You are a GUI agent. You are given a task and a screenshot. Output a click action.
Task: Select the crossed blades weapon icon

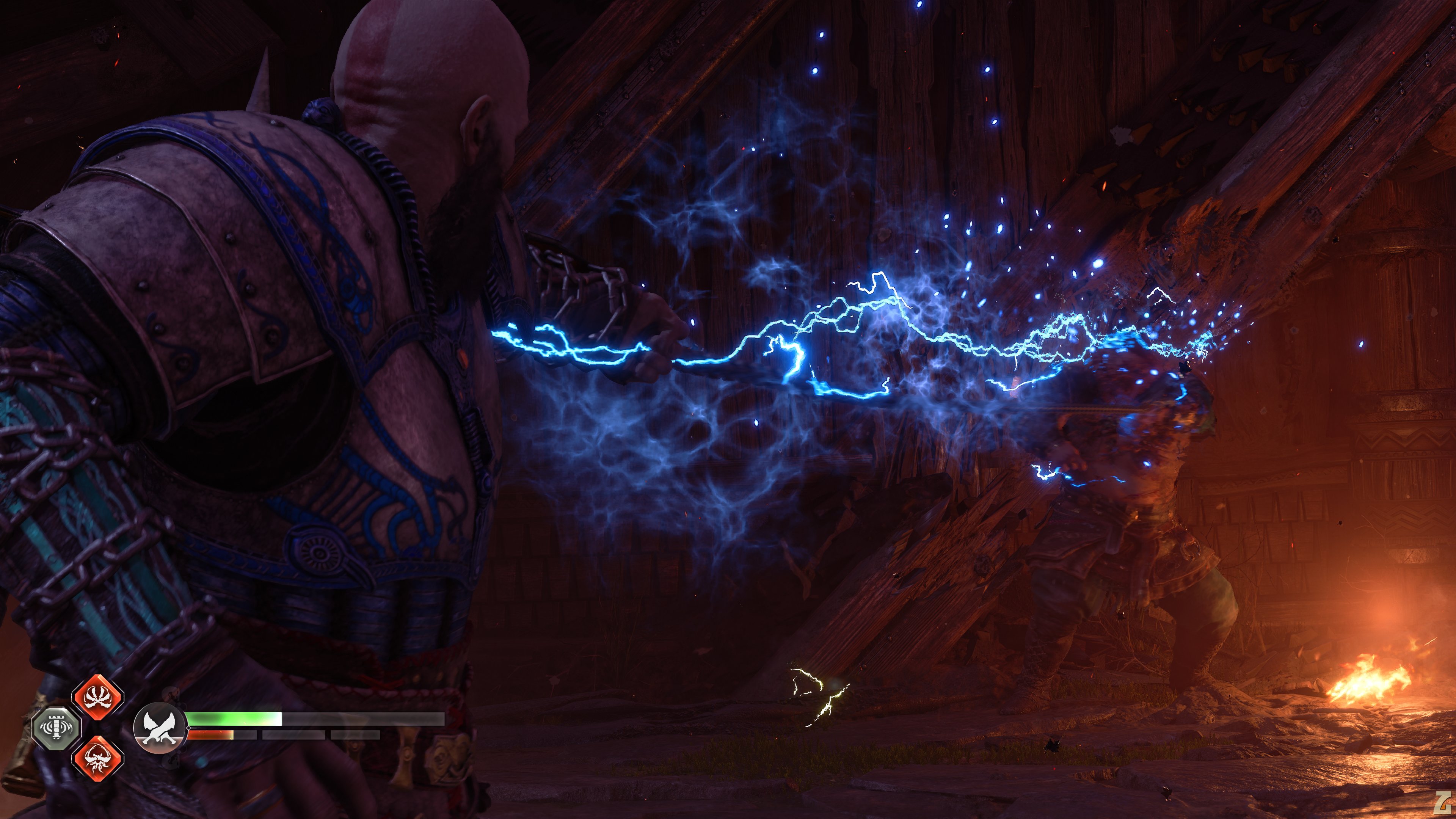click(159, 728)
